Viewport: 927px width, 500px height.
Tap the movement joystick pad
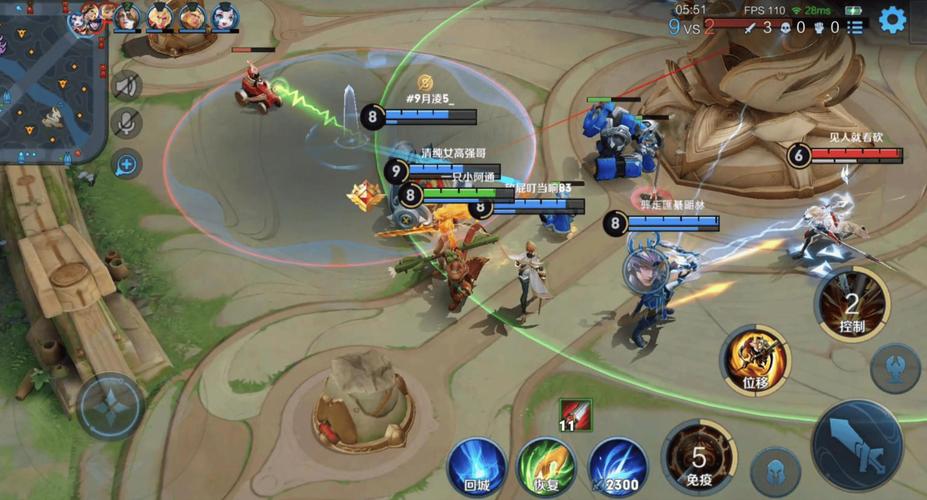110,406
